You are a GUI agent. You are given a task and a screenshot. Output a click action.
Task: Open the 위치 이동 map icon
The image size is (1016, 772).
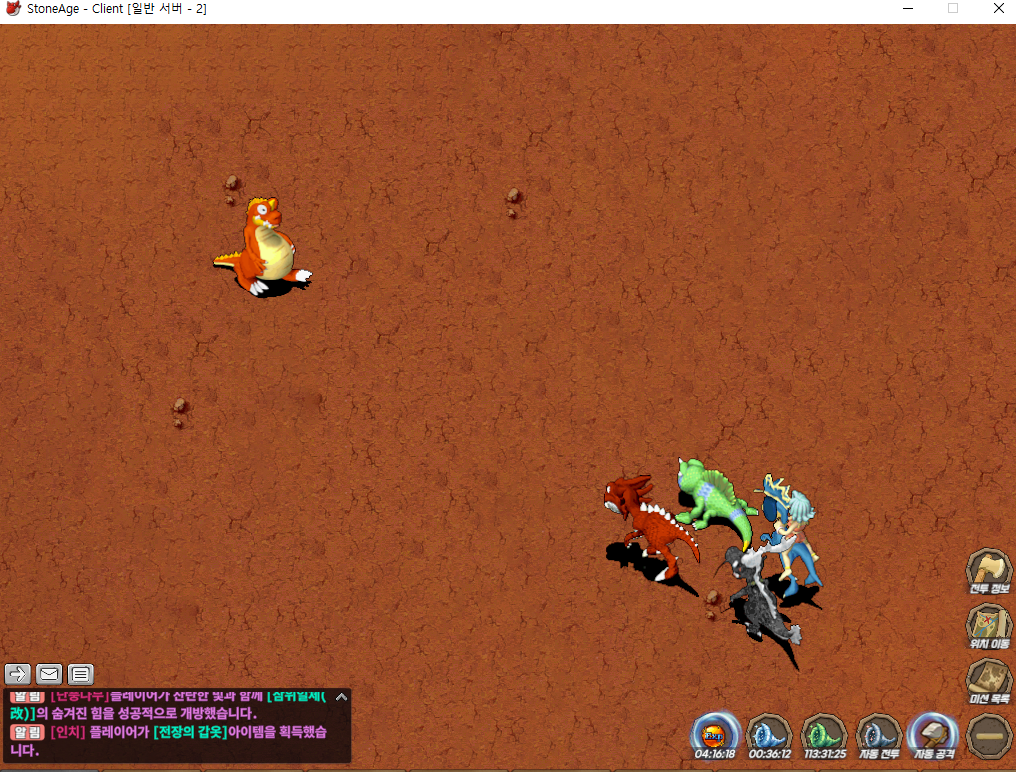point(988,626)
